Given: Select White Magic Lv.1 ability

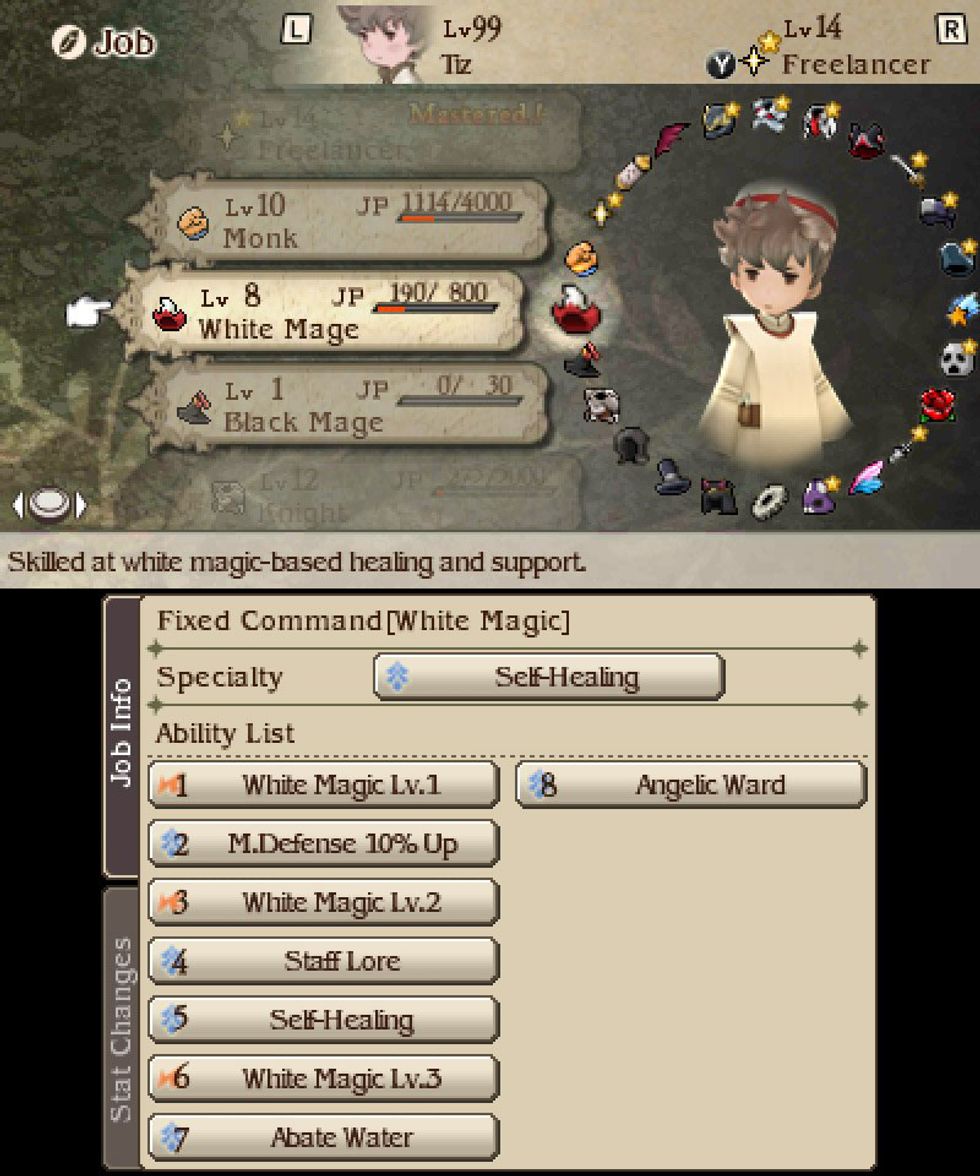Looking at the screenshot, I should pos(323,785).
